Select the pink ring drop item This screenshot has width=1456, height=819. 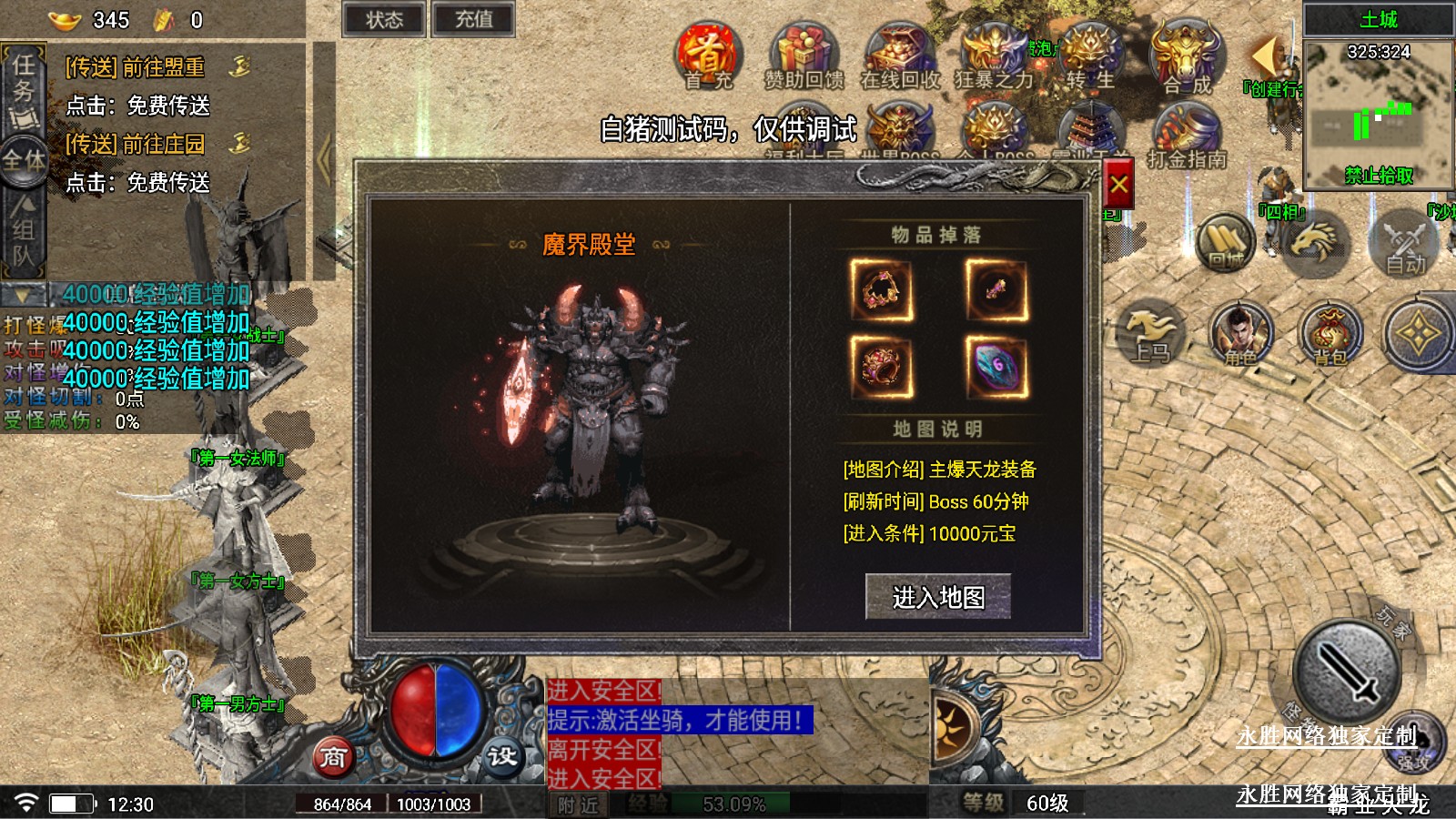881,367
